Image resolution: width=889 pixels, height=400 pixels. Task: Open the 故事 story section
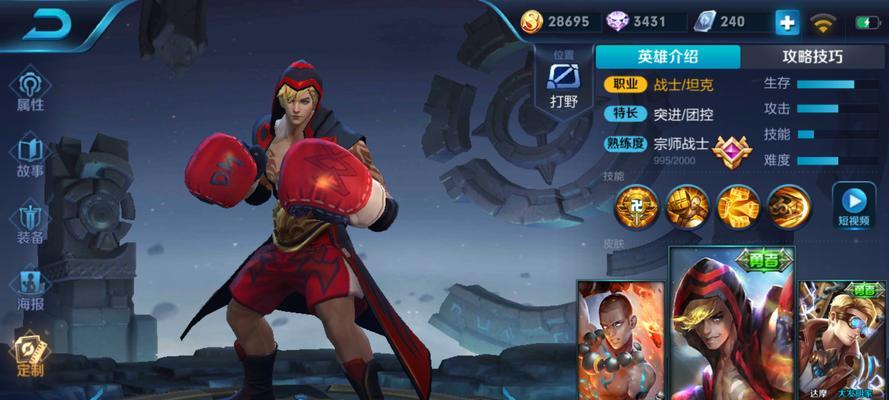(x=30, y=157)
